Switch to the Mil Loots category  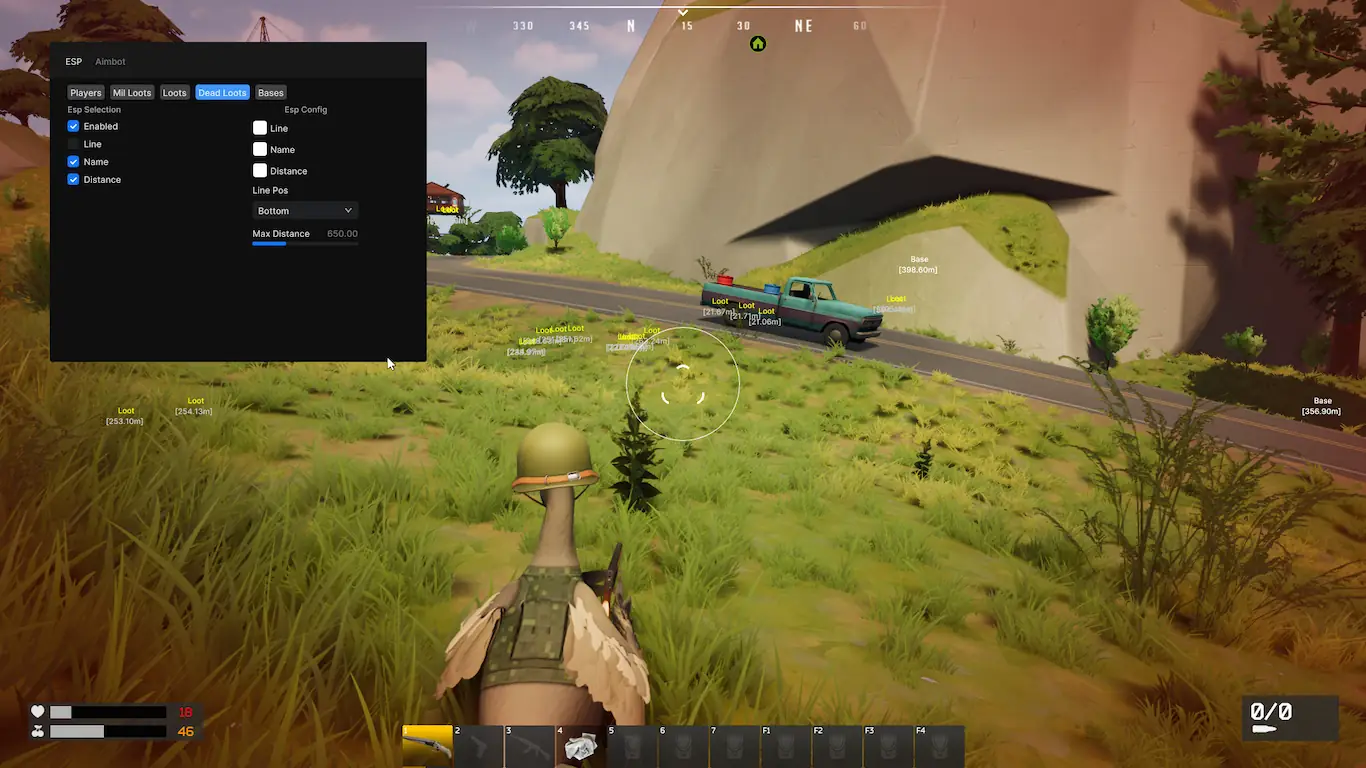pos(132,93)
